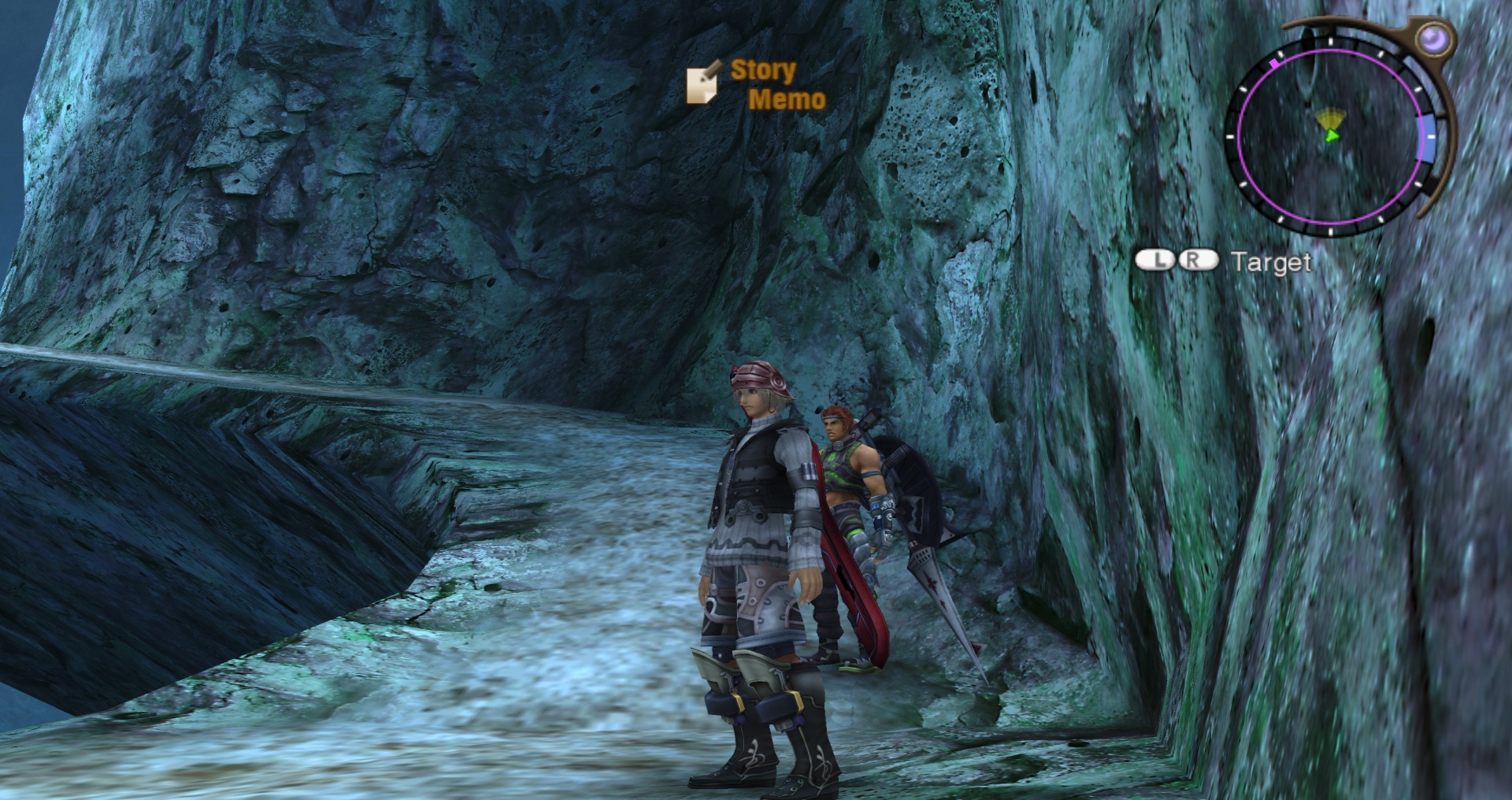Viewport: 1512px width, 800px height.
Task: Click the yellow vision cone on the mini-map
Action: [1331, 117]
